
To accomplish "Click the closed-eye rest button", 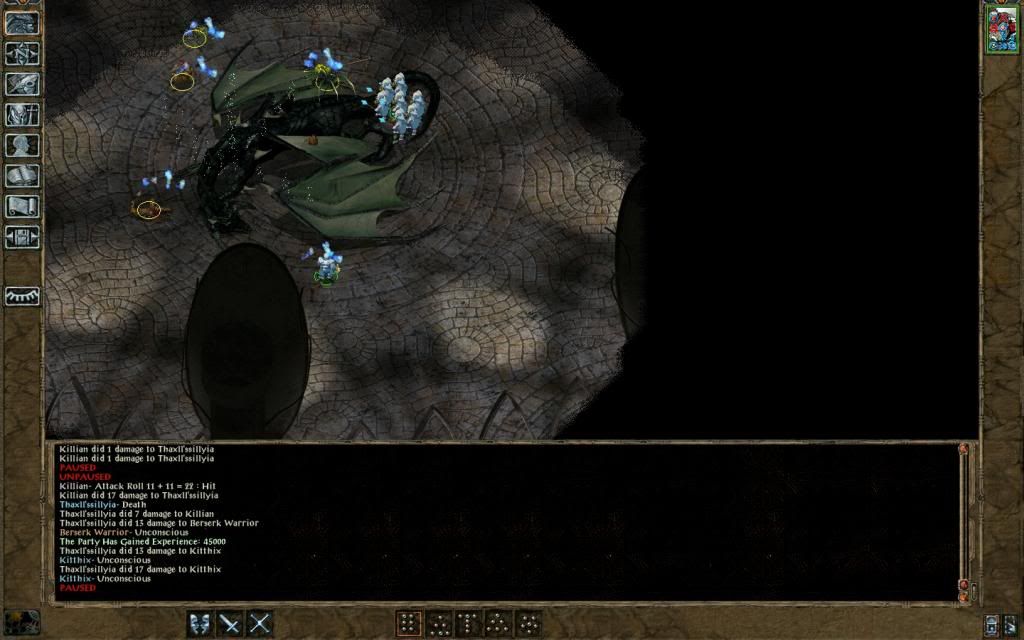I will [22, 297].
